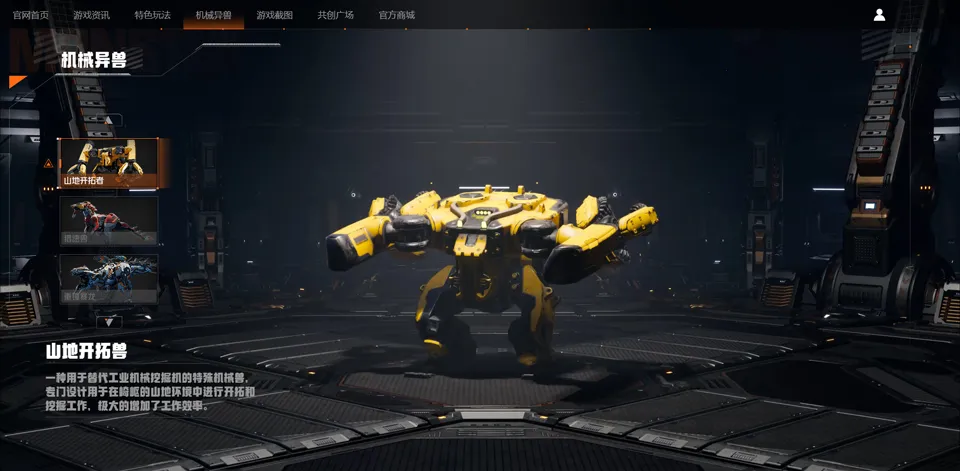The image size is (960, 471).
Task: Open the 游戏截图 screenshots section
Action: point(274,15)
